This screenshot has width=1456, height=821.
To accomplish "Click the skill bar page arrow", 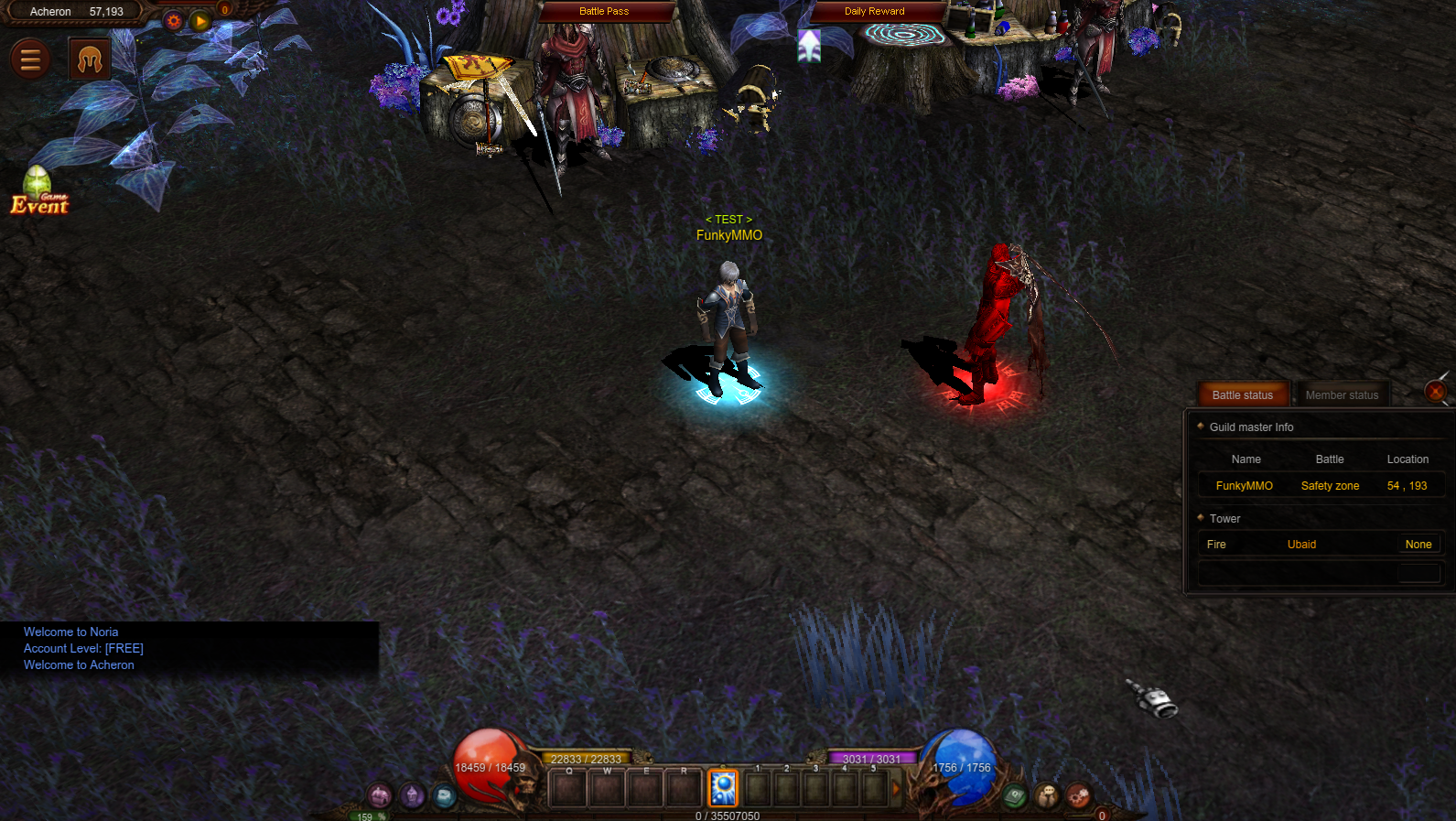I will coord(896,788).
